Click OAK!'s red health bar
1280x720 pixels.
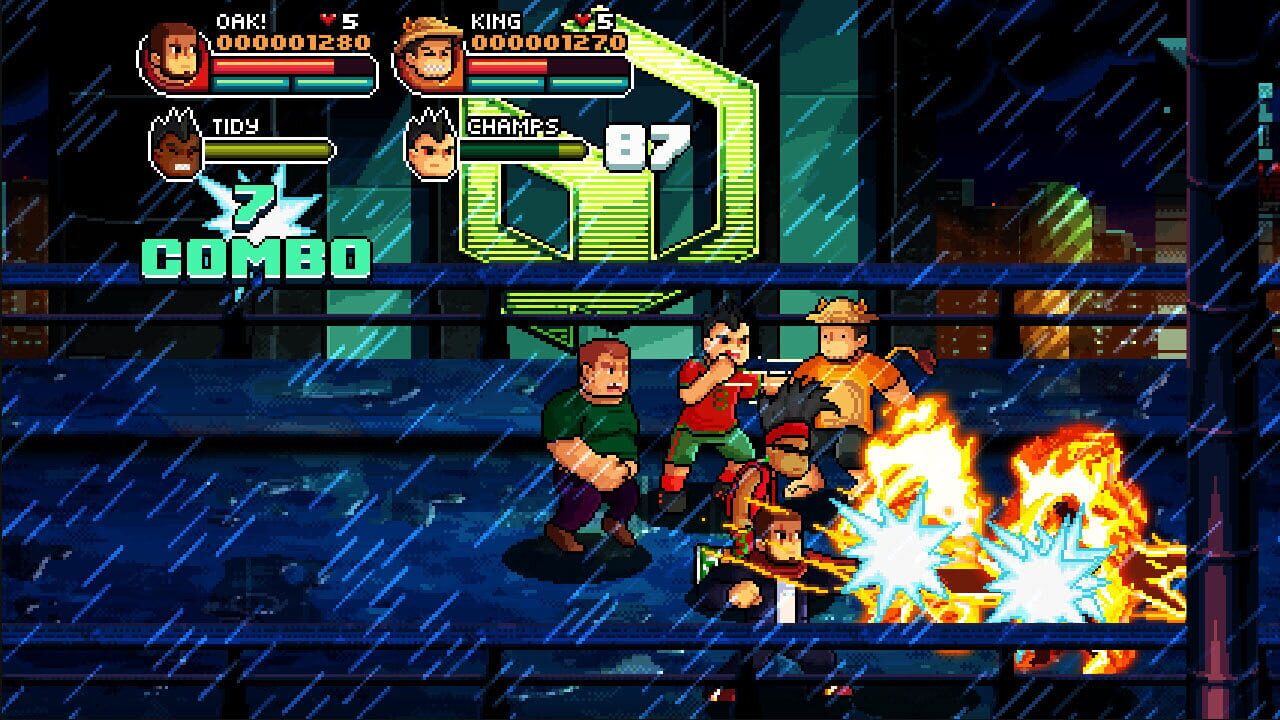[270, 63]
